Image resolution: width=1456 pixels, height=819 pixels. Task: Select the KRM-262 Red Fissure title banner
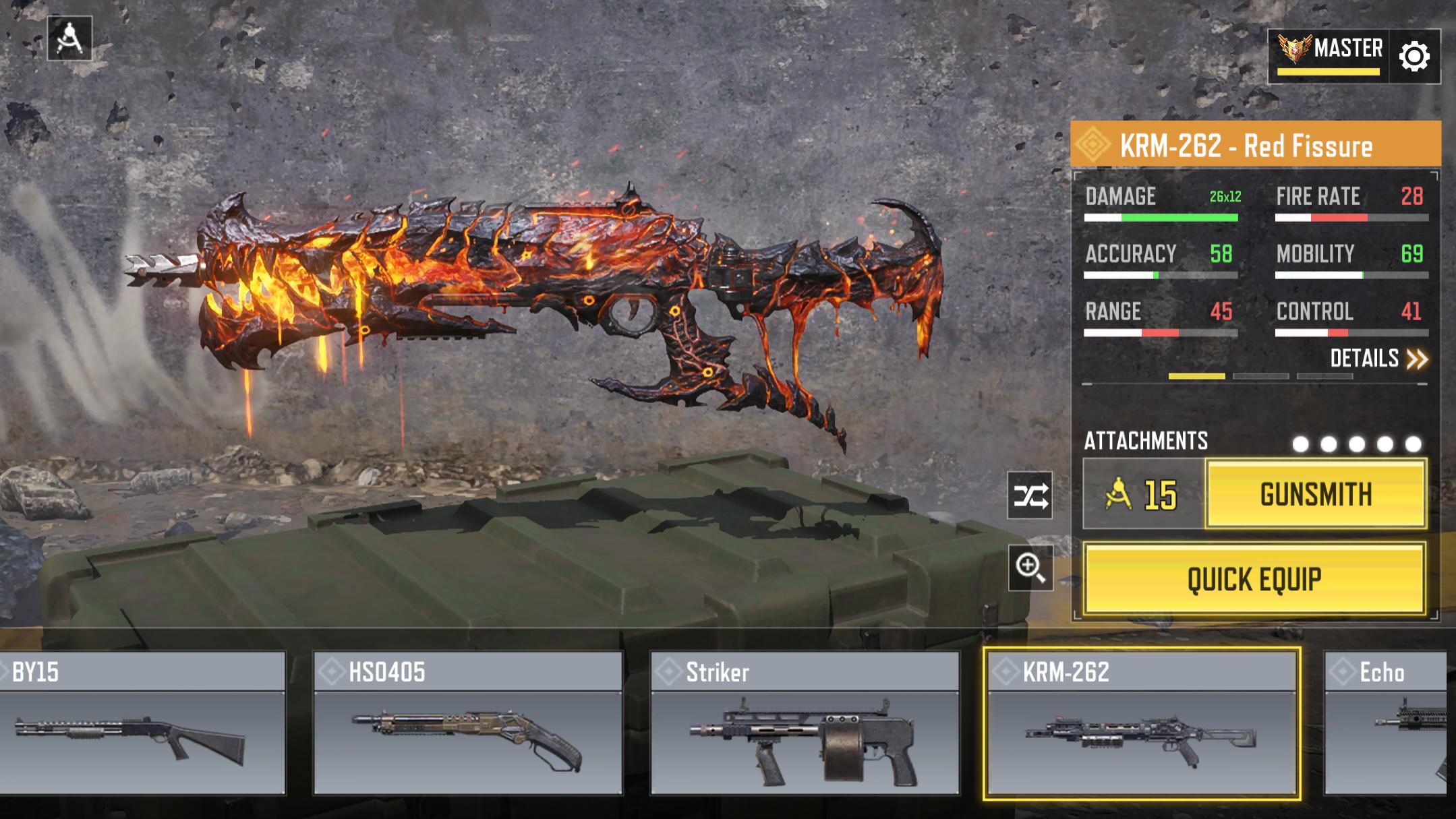coord(1255,145)
